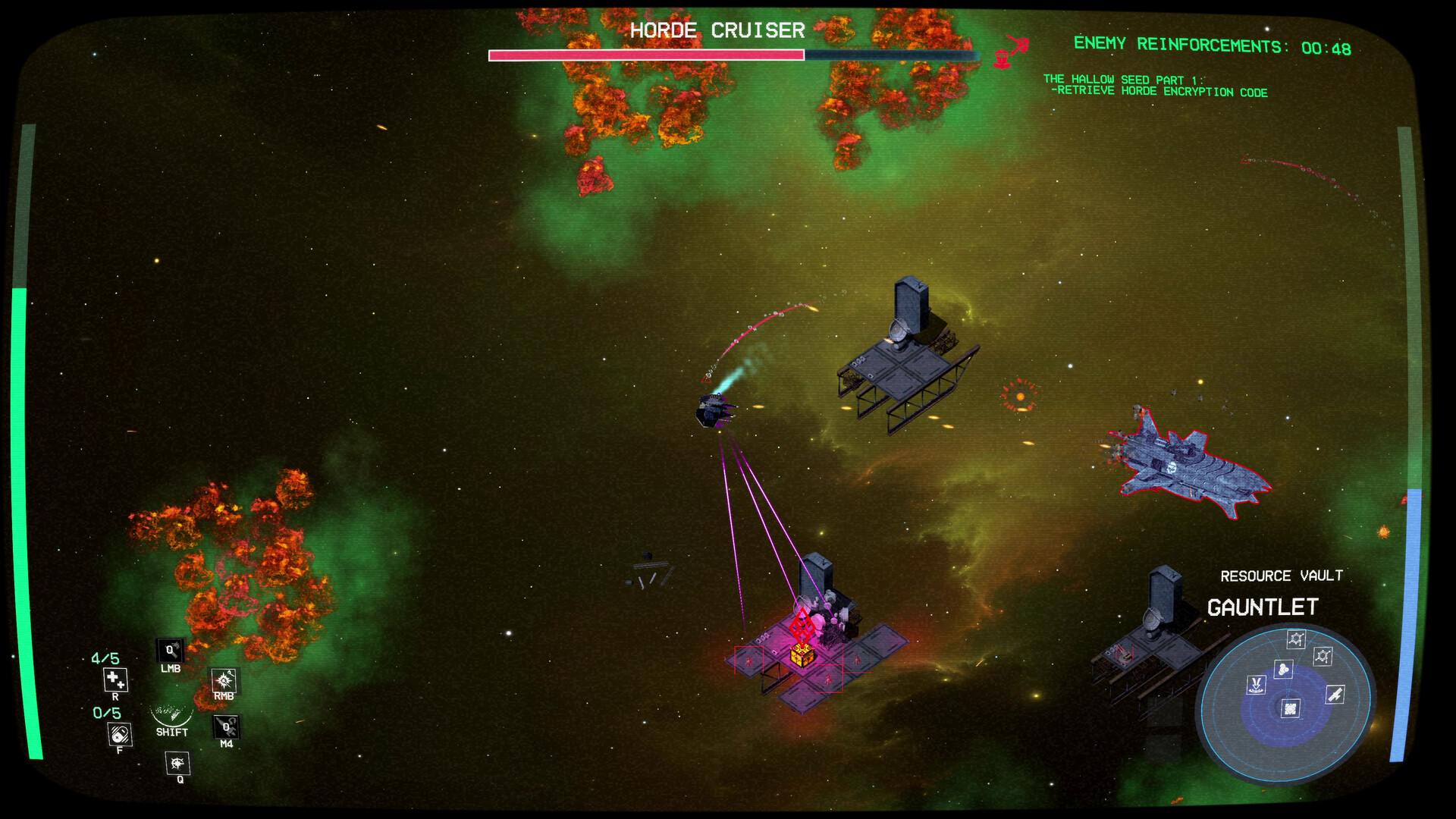Select the landing beacon marker on minimap

point(1256,685)
